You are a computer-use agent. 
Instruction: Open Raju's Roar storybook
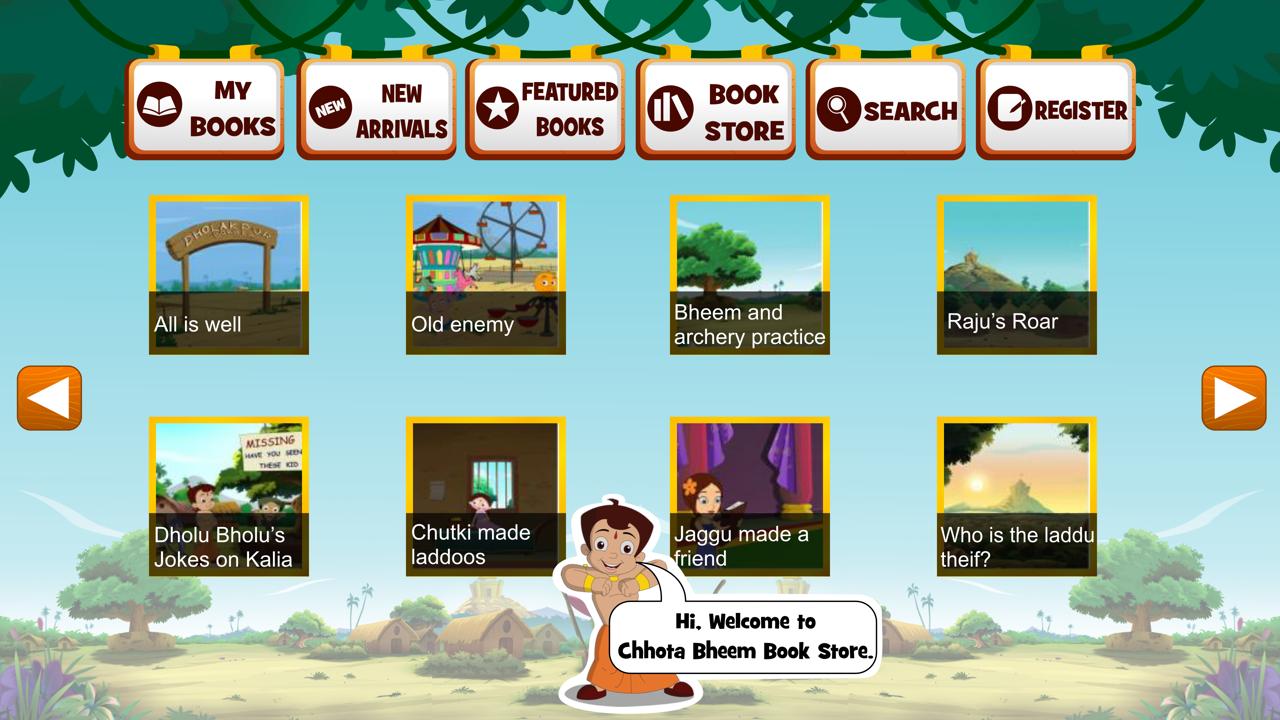click(1014, 272)
